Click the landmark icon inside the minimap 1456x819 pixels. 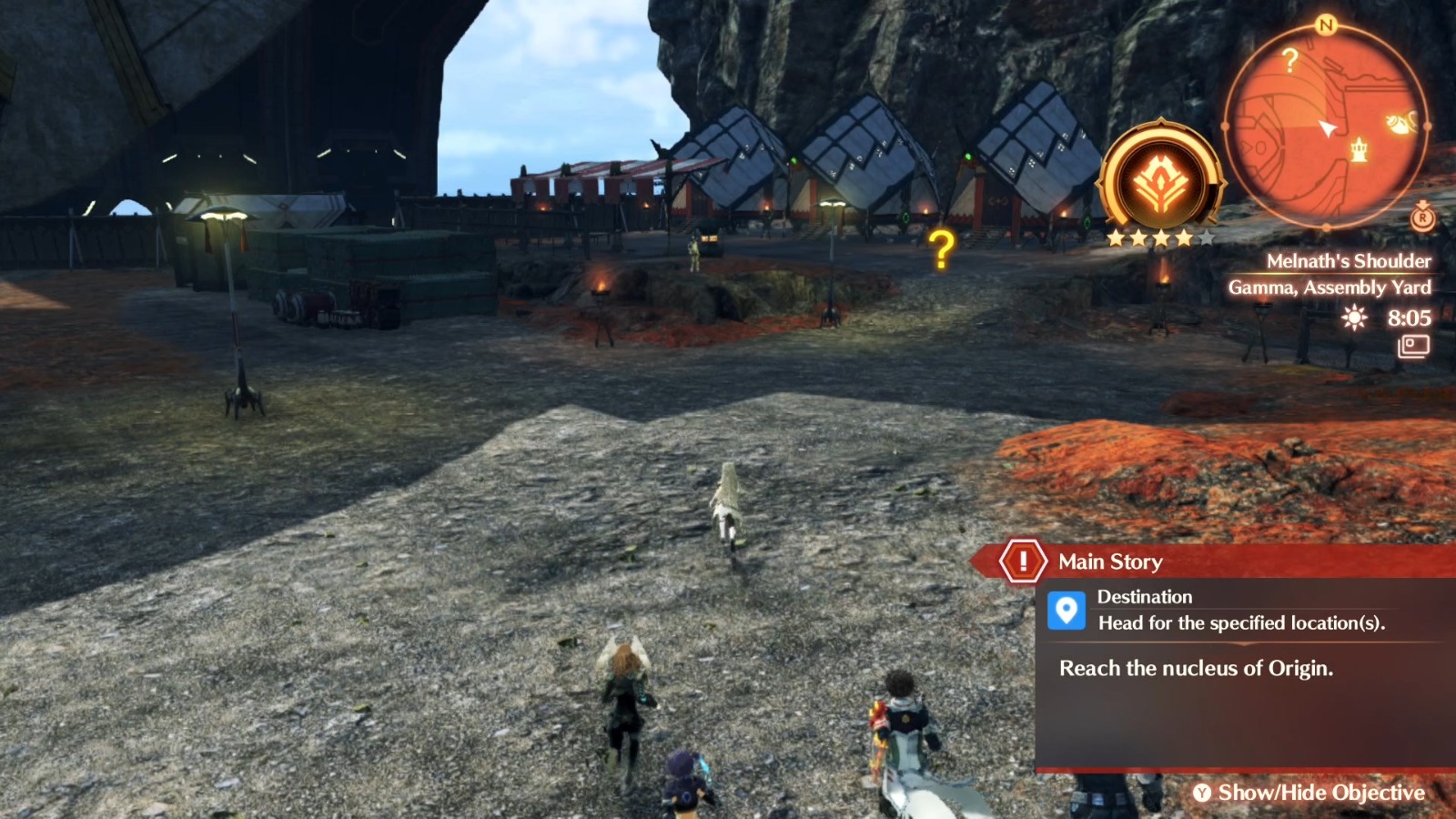1359,151
